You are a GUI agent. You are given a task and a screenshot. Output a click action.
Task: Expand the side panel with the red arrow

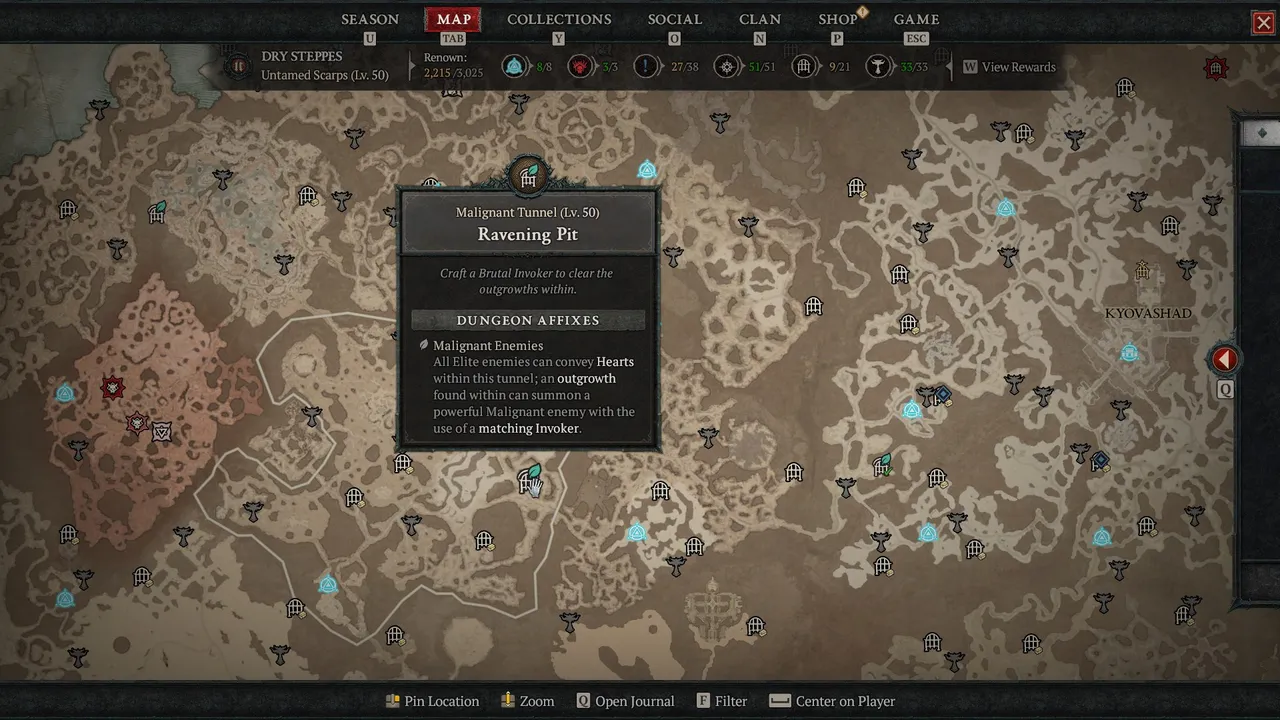point(1225,360)
